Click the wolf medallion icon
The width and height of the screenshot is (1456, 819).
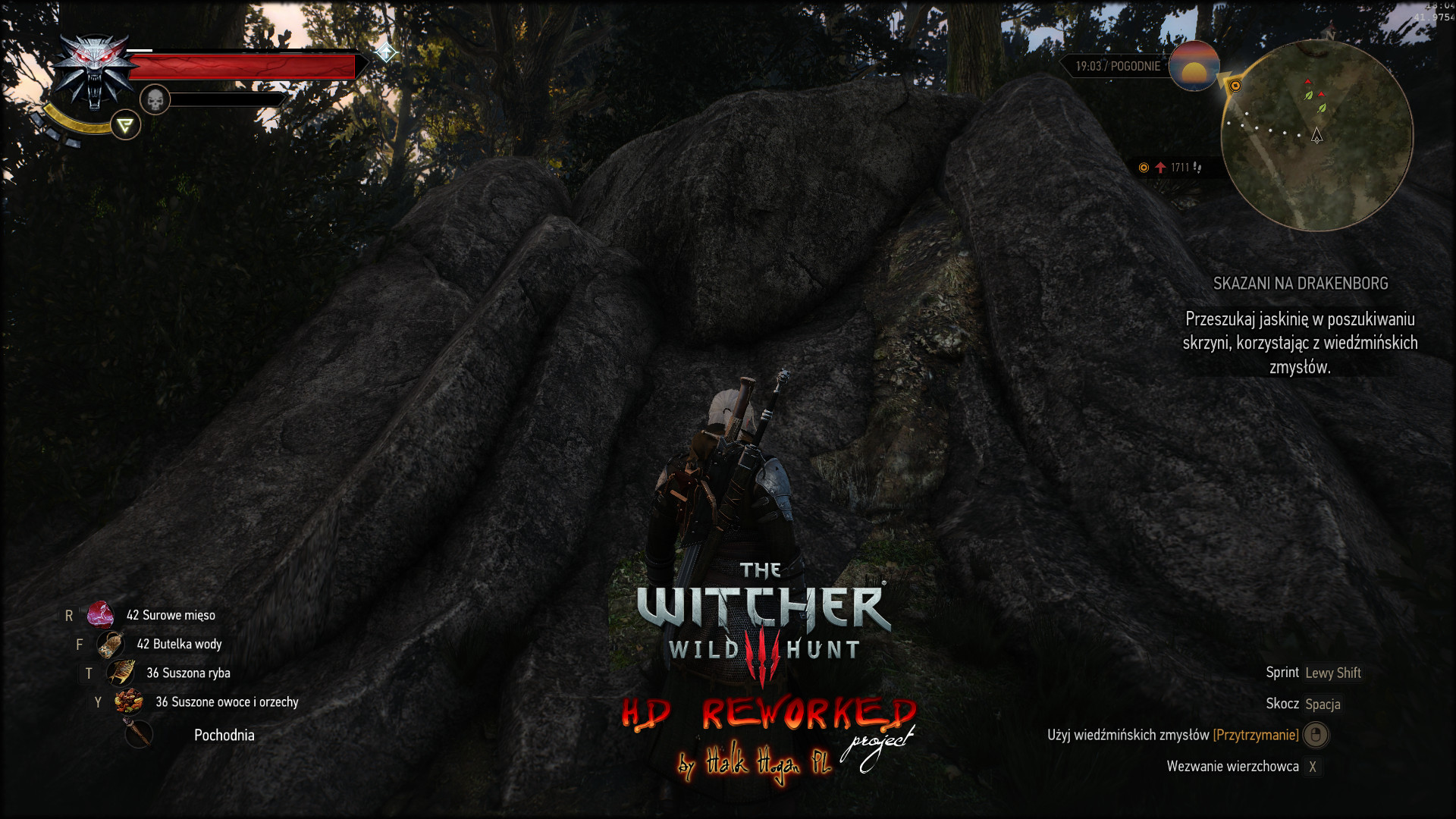point(94,72)
